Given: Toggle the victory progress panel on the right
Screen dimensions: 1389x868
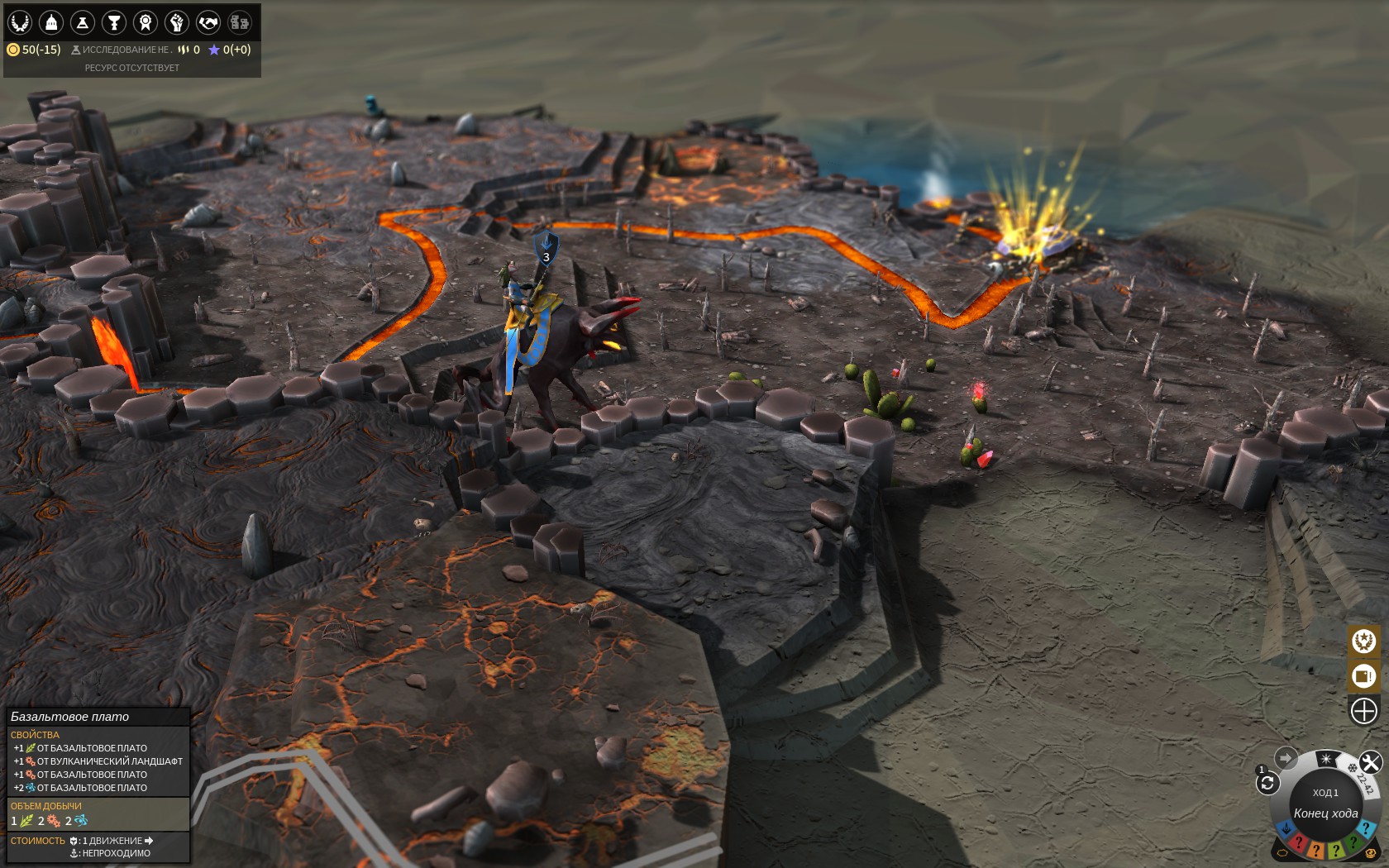Looking at the screenshot, I should coord(1363,641).
